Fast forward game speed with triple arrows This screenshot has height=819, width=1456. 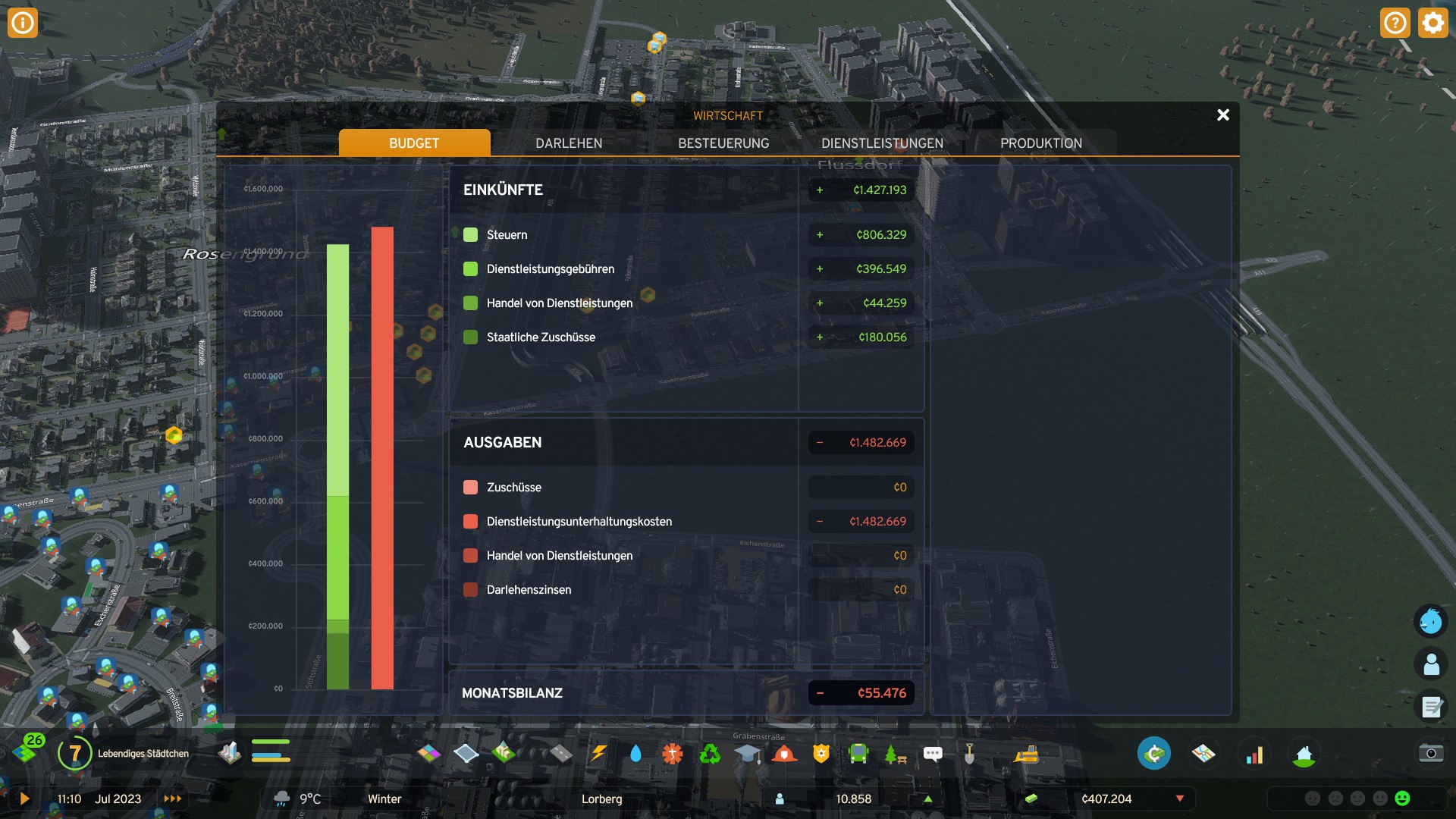pos(172,799)
